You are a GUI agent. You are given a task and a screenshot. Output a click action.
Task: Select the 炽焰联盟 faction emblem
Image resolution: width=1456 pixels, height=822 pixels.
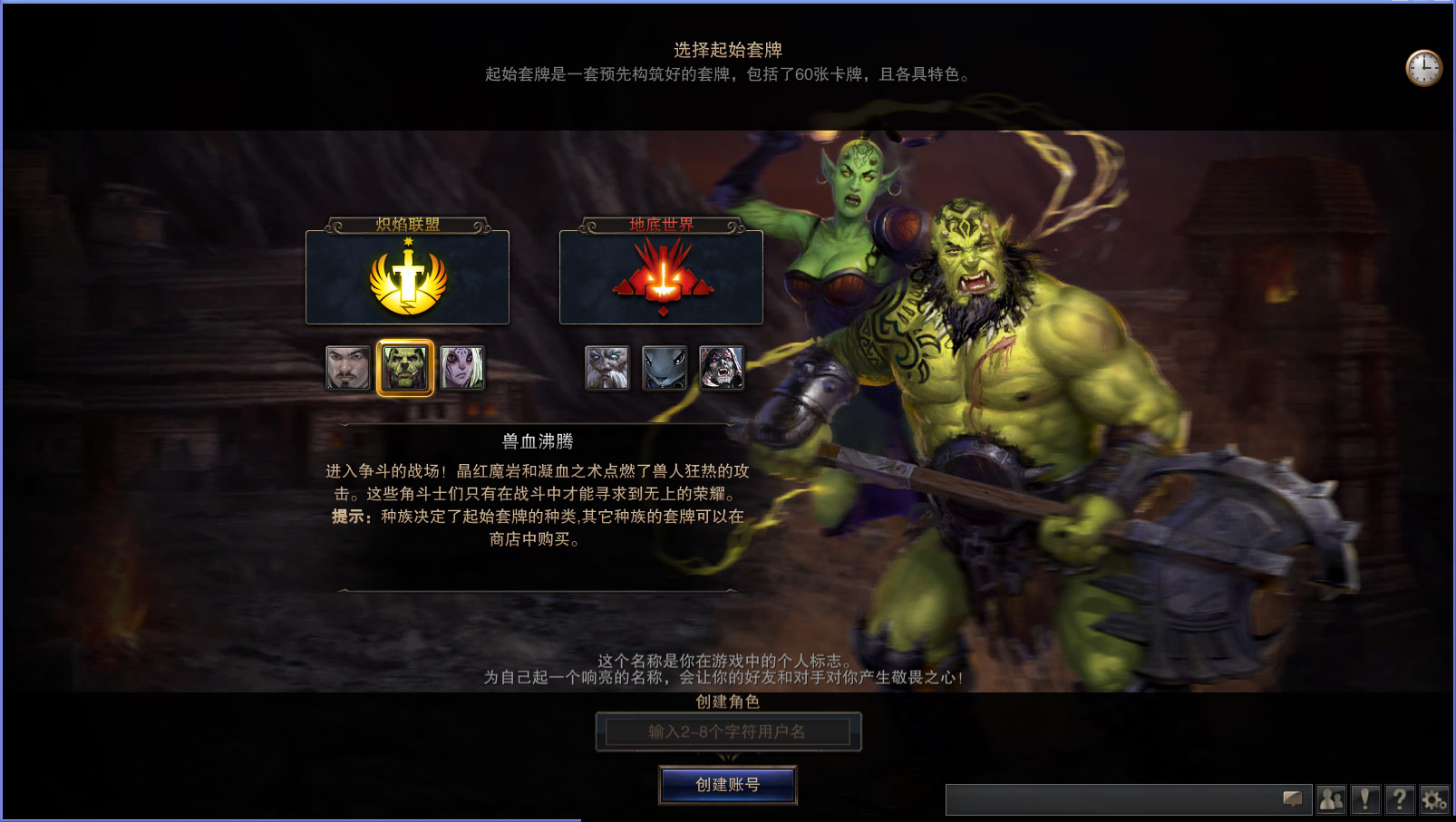click(x=407, y=277)
